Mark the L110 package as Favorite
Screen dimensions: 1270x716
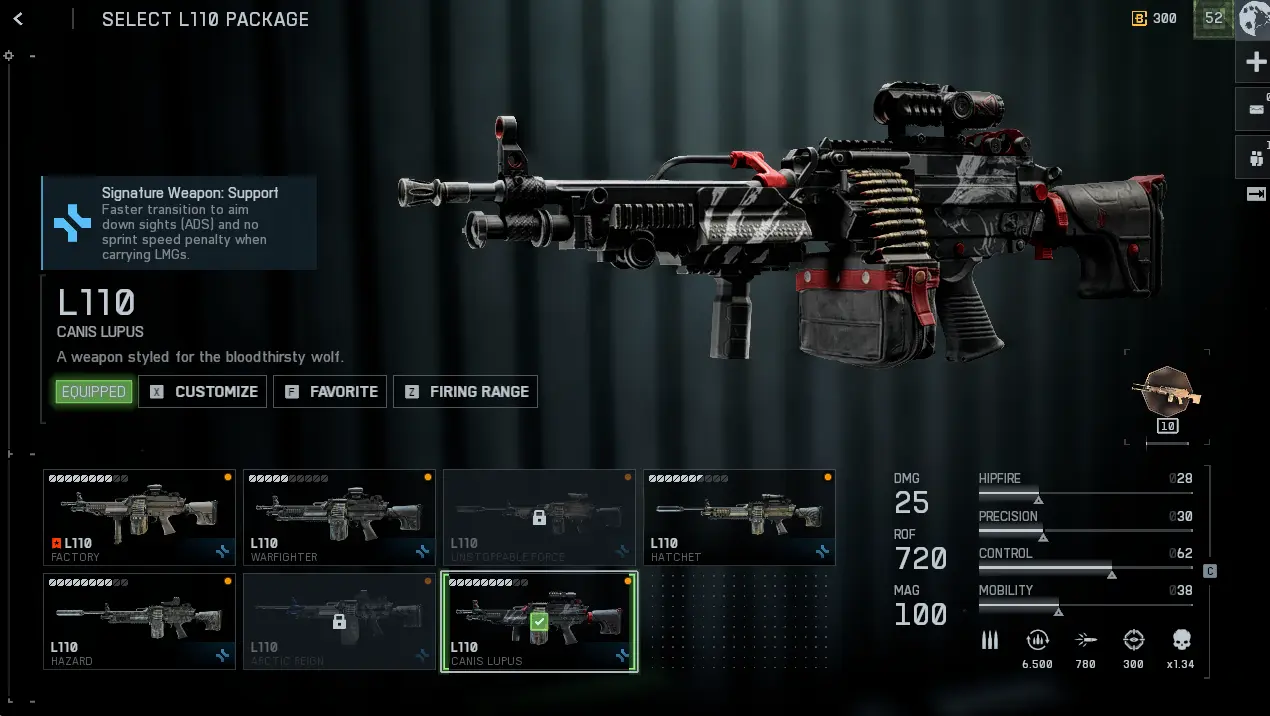[330, 392]
